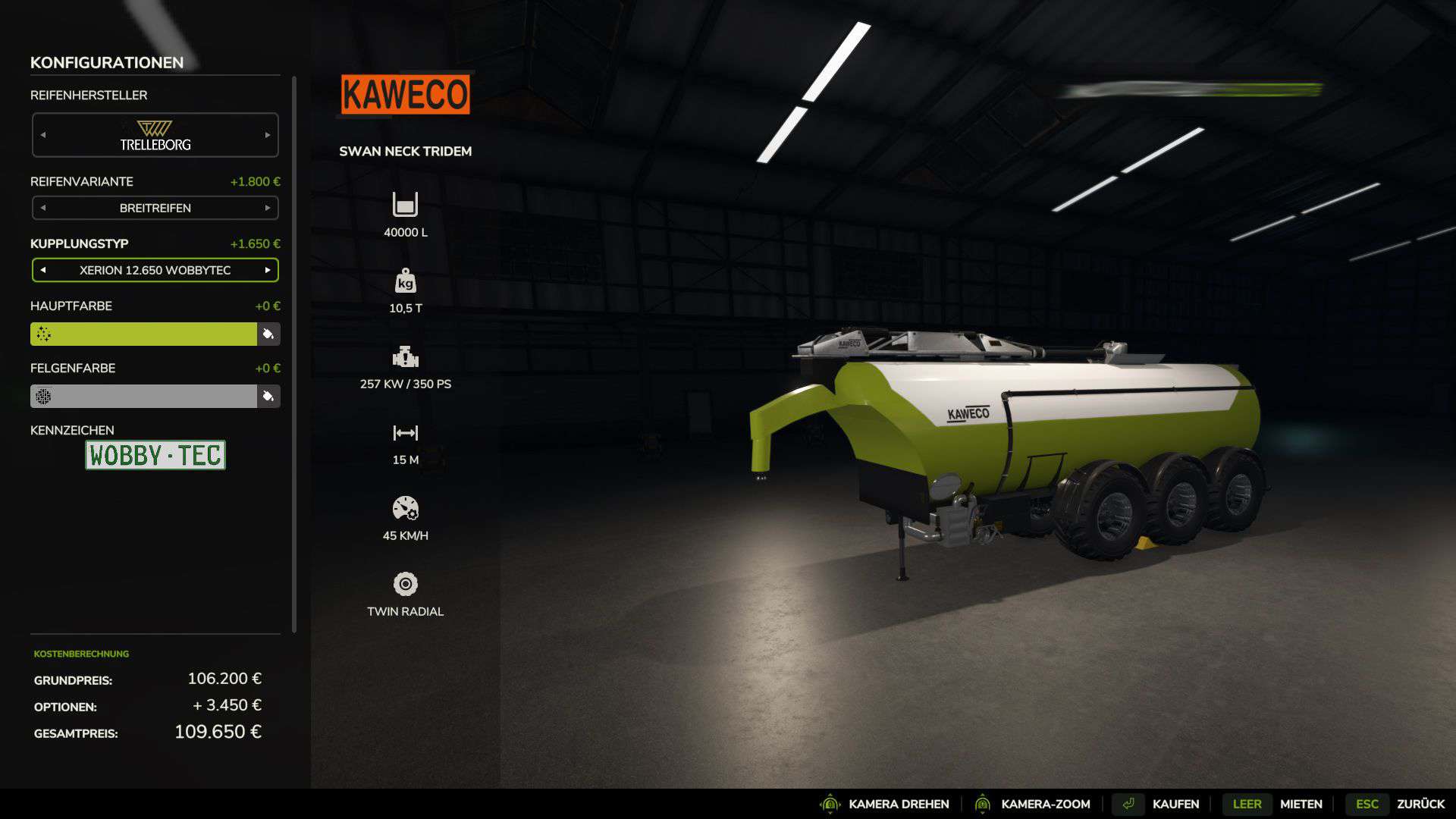Select next tire variant after Breitreifen

coord(267,208)
